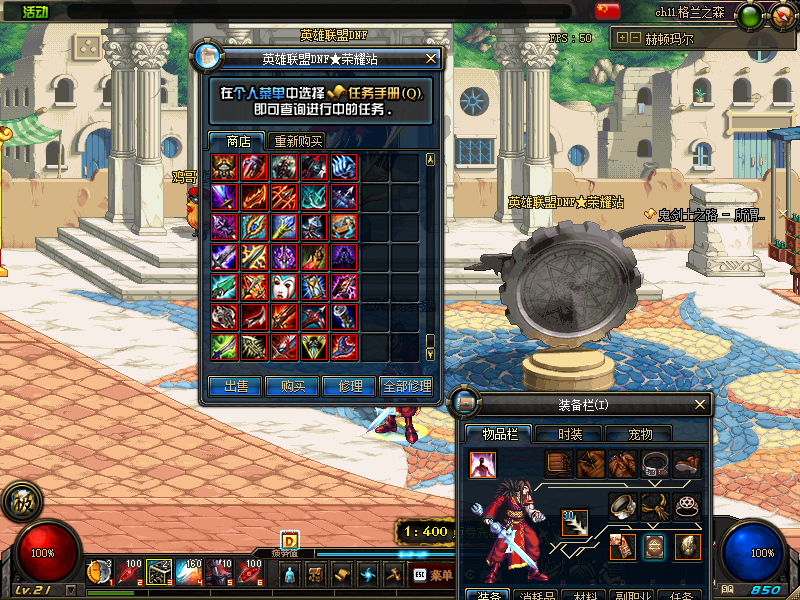The image size is (800, 600).
Task: Switch to the 重新购买 buyback tab
Action: pos(299,141)
